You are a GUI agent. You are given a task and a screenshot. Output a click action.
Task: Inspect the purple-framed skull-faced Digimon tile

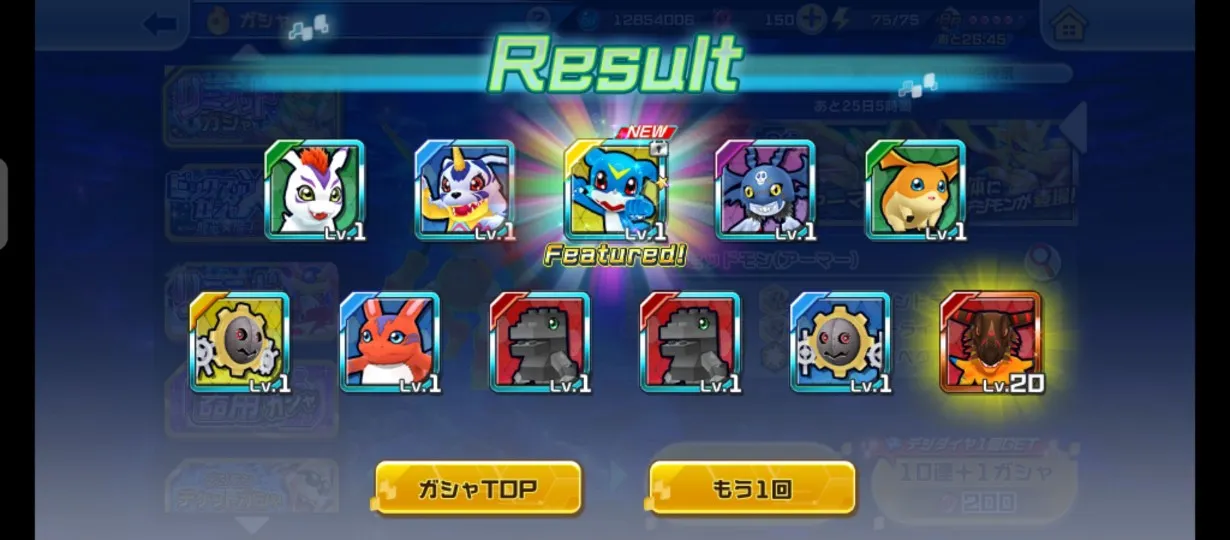coord(765,190)
